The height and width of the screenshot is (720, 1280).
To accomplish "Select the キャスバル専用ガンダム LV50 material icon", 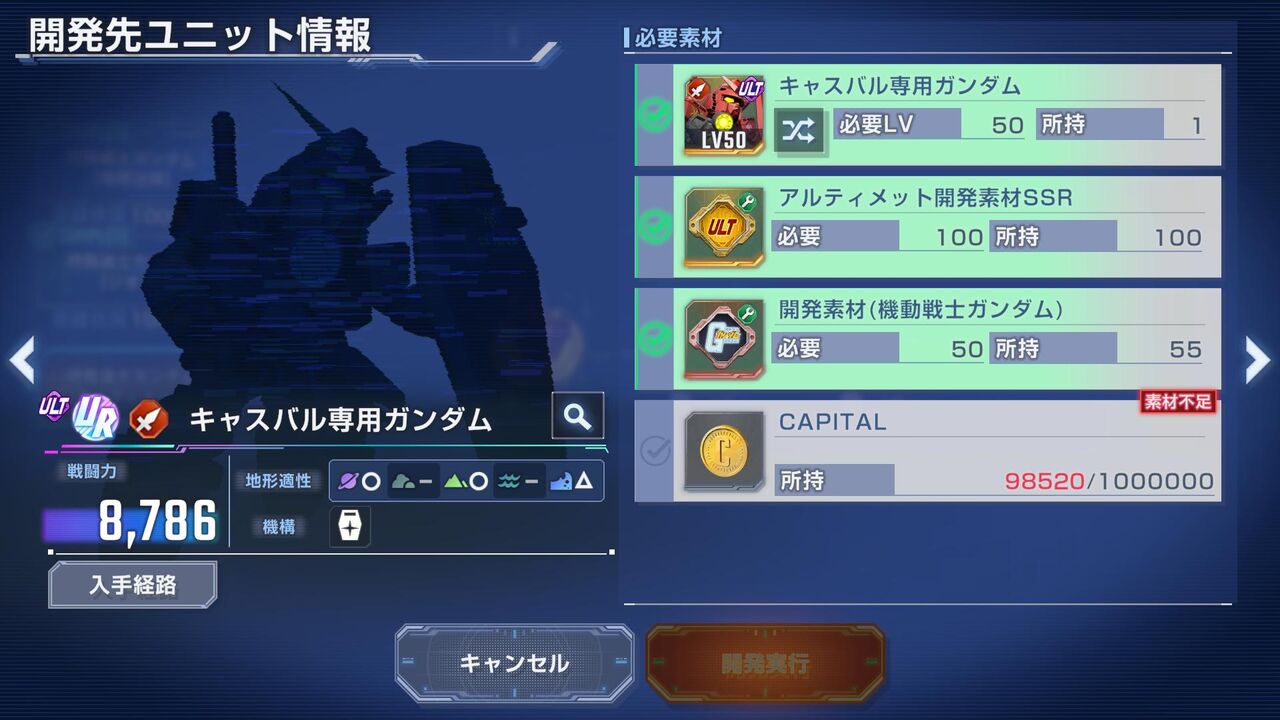I will pos(724,115).
